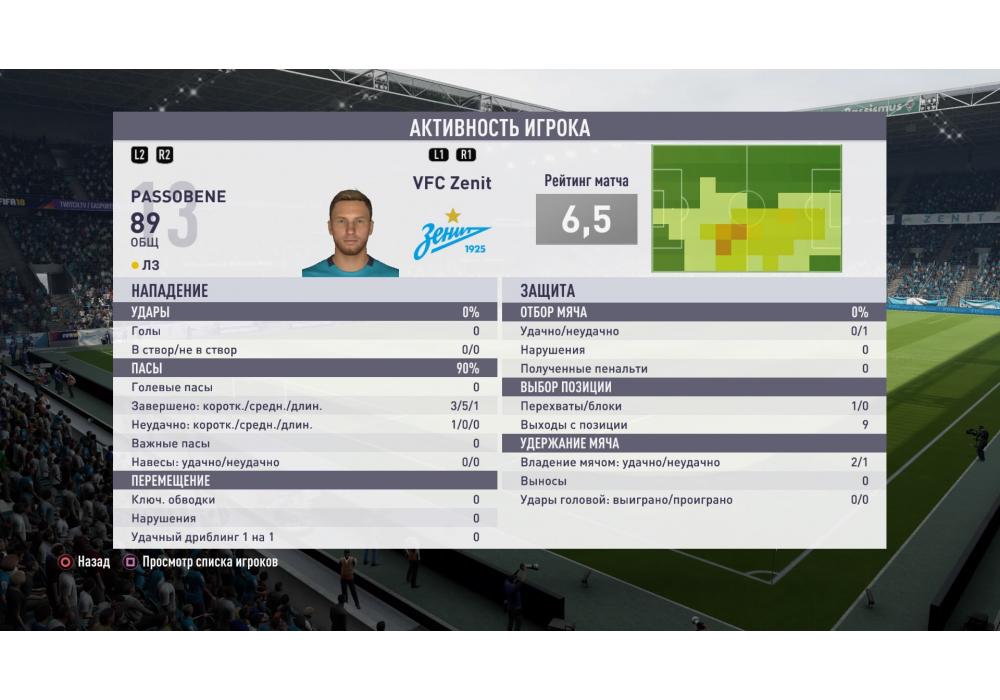Image resolution: width=1000 pixels, height=700 pixels.
Task: Choose the ВЫБОР ПОЗИЦИИ section header
Action: 693,387
